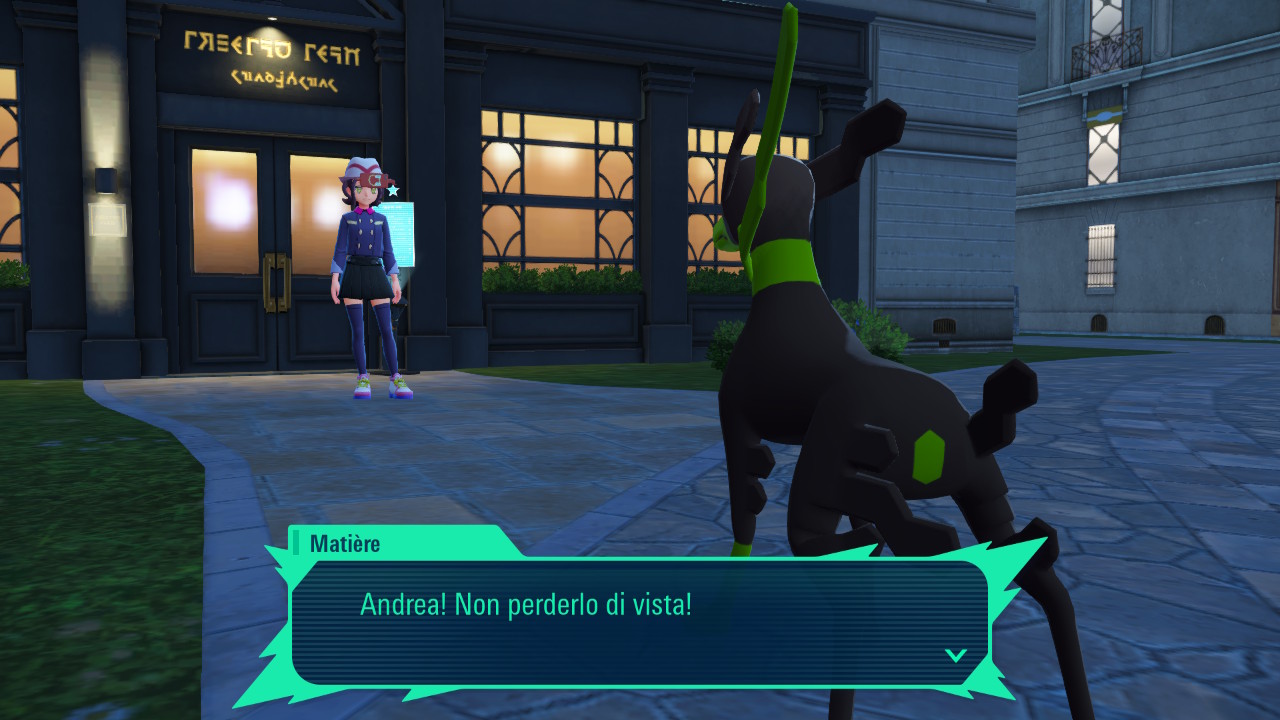Advance dialogue with the down arrow indicator
This screenshot has height=720, width=1280.
956,655
